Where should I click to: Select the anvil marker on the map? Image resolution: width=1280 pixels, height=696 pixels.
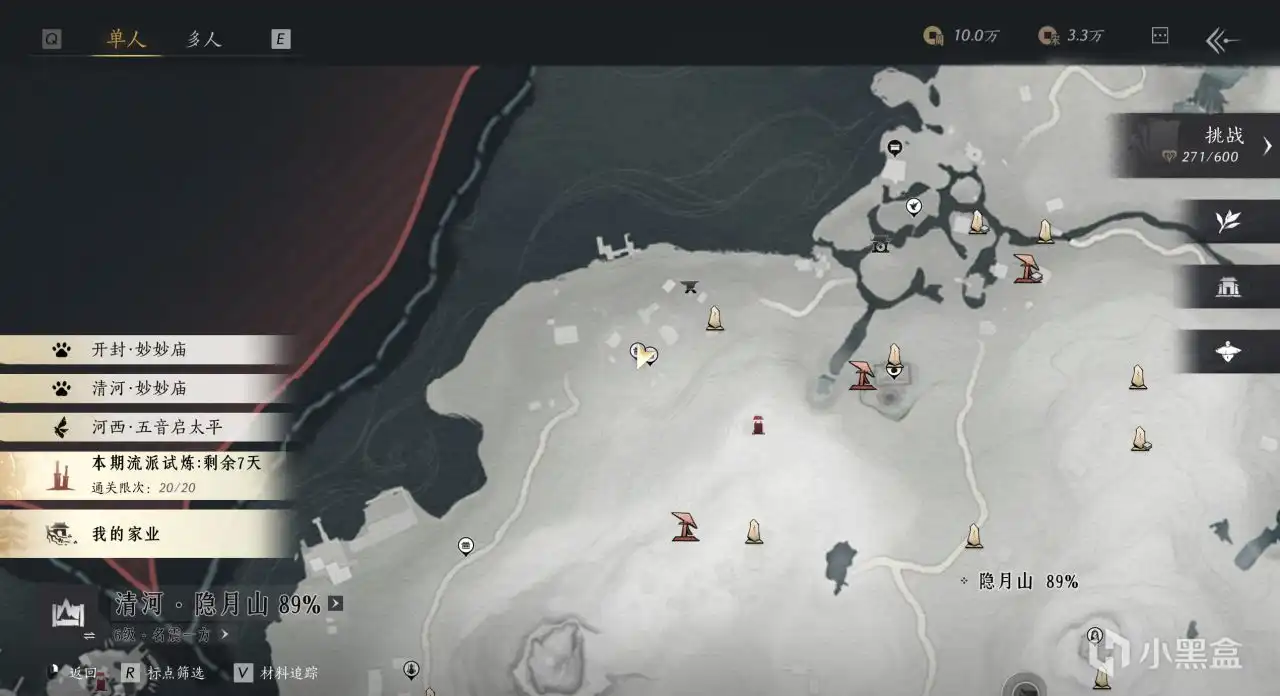click(689, 287)
